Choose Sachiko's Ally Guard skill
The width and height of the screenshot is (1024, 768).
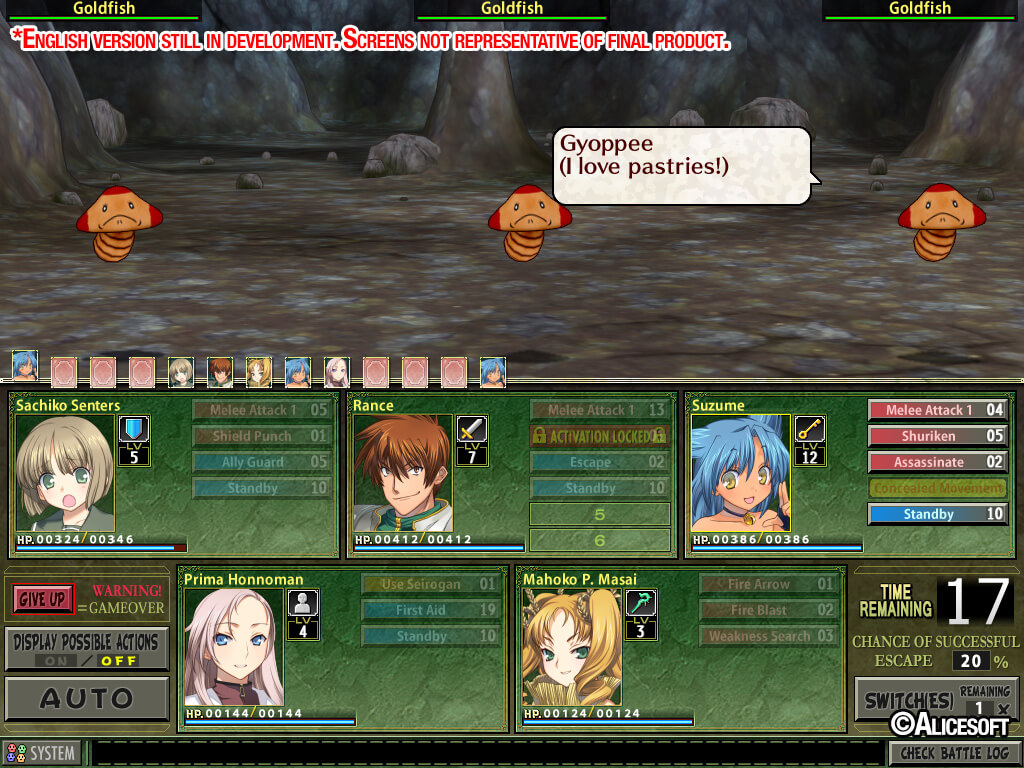tap(261, 462)
